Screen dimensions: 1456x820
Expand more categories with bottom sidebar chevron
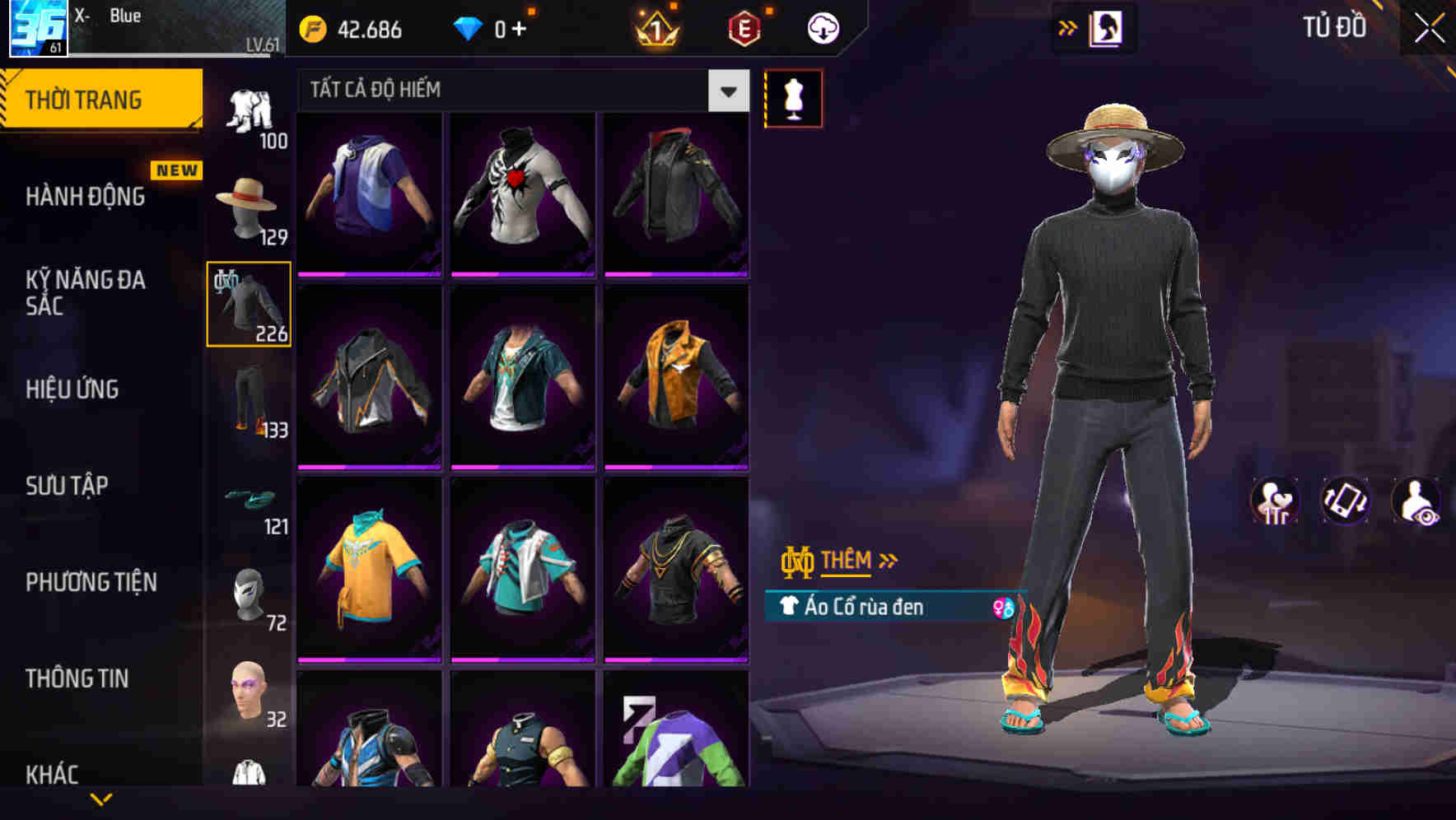point(101,799)
